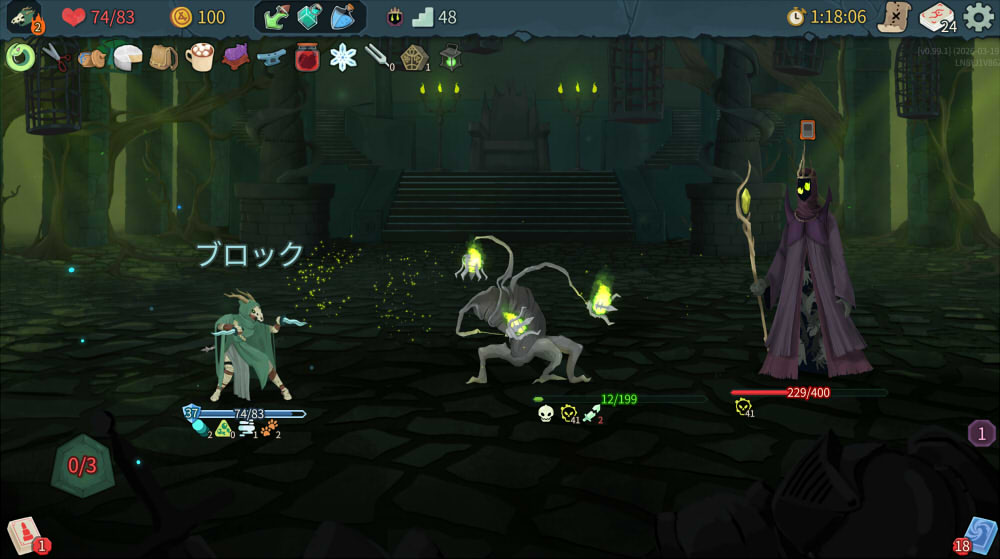Open the treasure map scroll
Image resolution: width=1000 pixels, height=559 pixels.
(x=893, y=17)
